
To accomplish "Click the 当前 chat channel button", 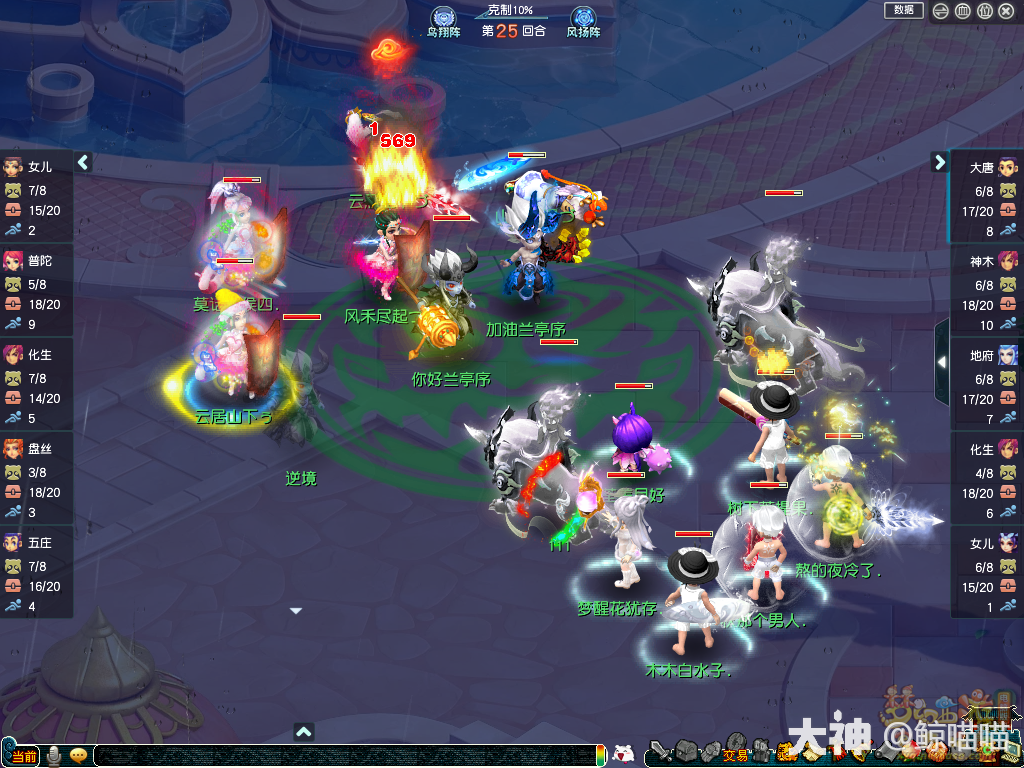I will point(24,755).
